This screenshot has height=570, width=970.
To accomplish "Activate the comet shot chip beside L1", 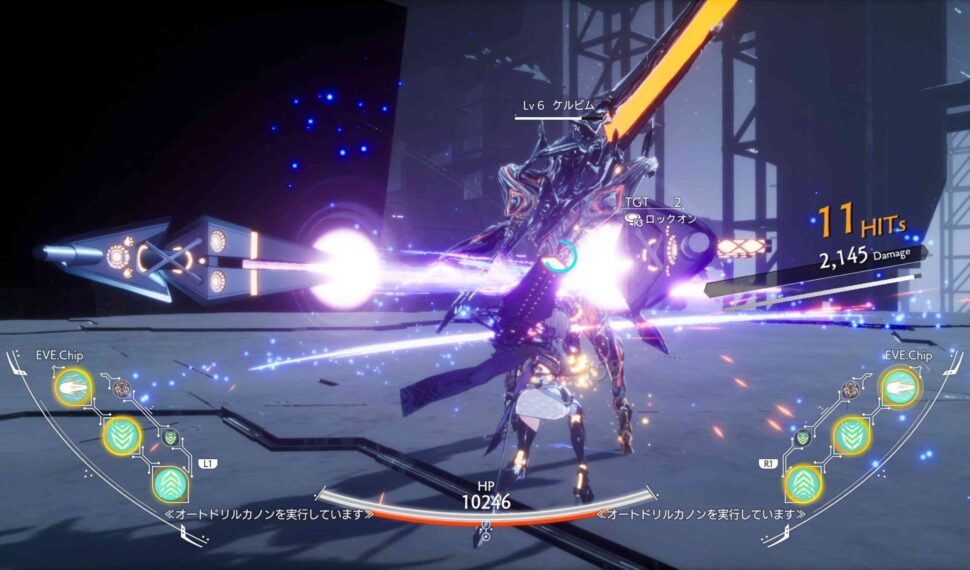I will click(73, 387).
